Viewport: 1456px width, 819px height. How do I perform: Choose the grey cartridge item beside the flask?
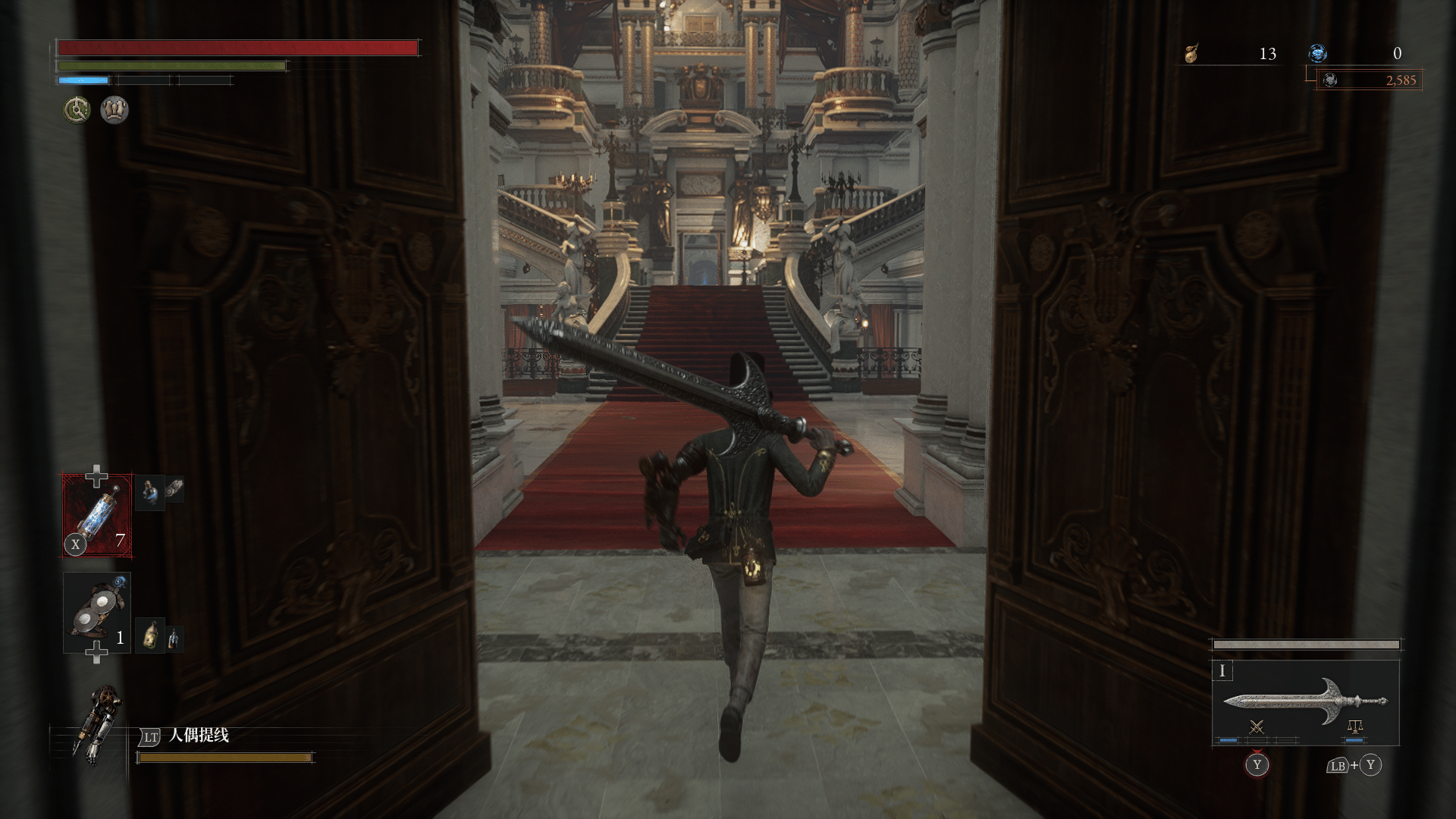pos(174,488)
